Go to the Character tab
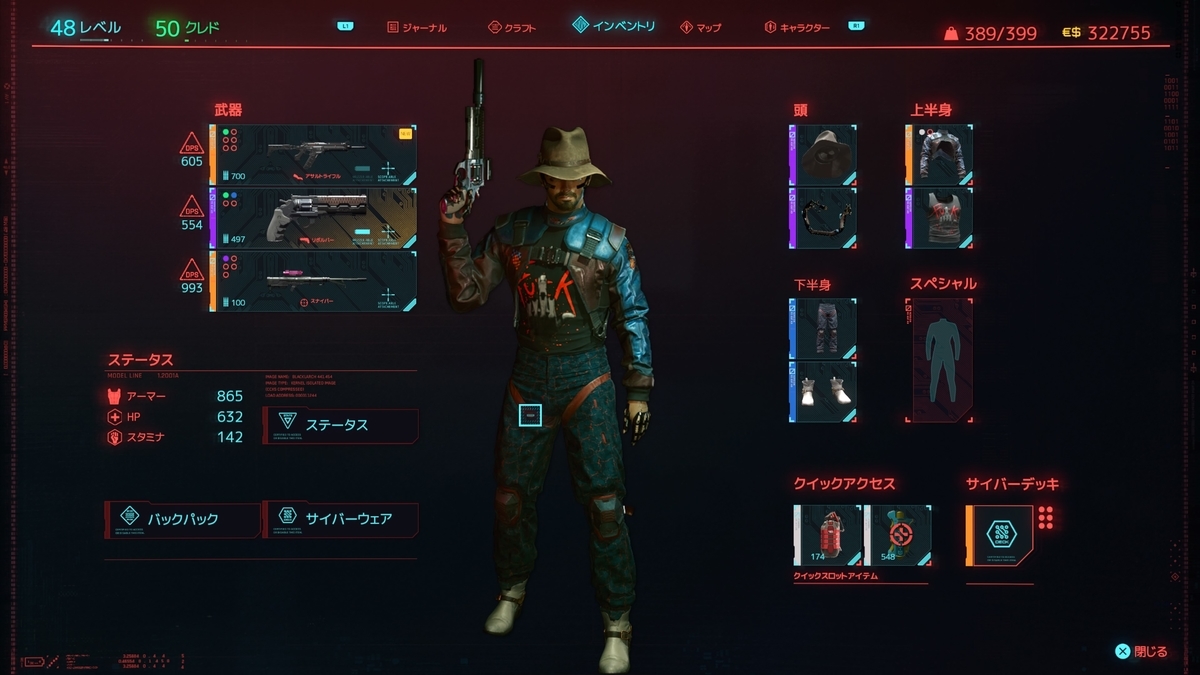The image size is (1200, 675). 797,27
